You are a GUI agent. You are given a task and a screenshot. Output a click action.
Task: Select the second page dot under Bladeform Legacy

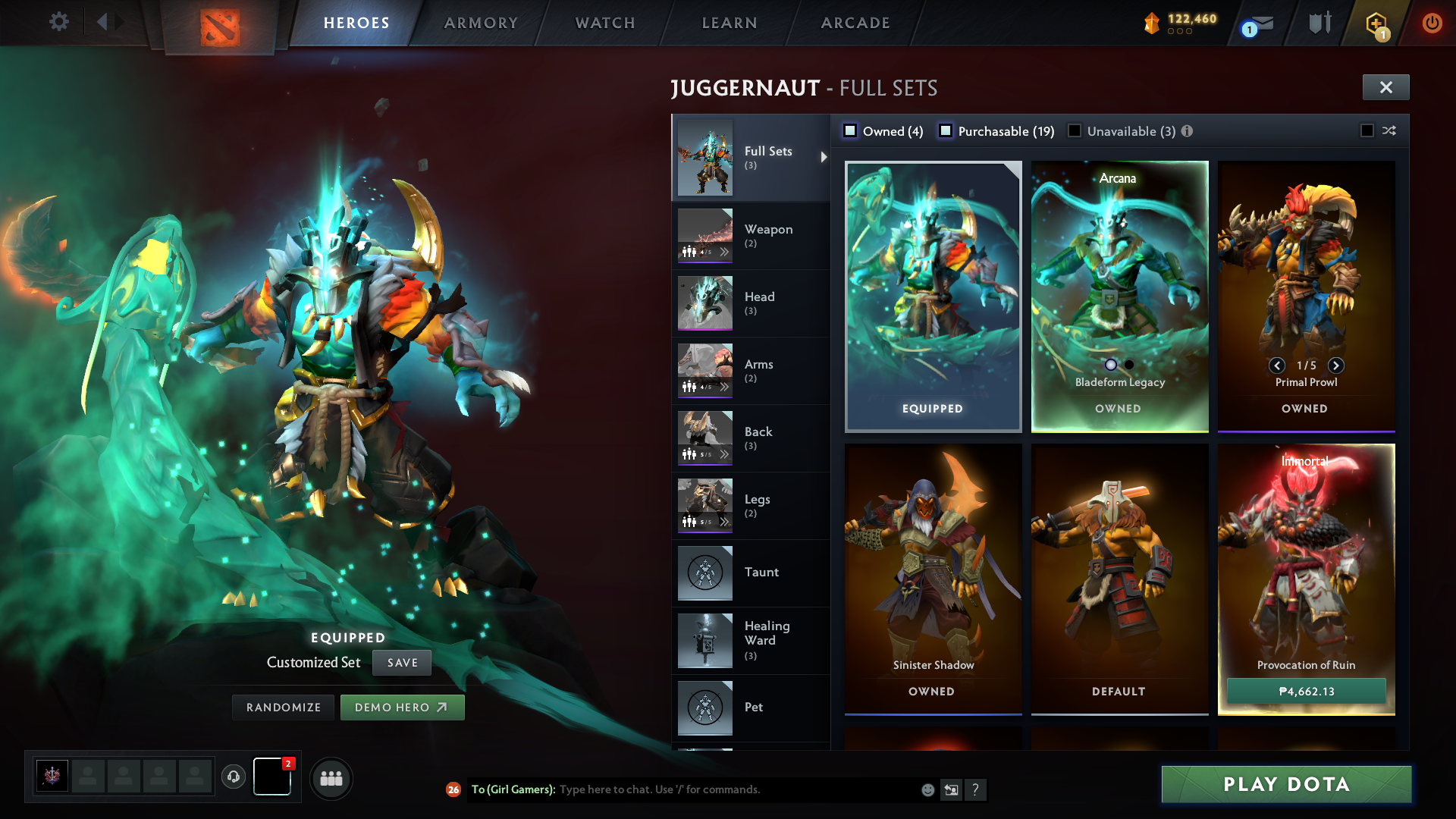click(x=1129, y=365)
